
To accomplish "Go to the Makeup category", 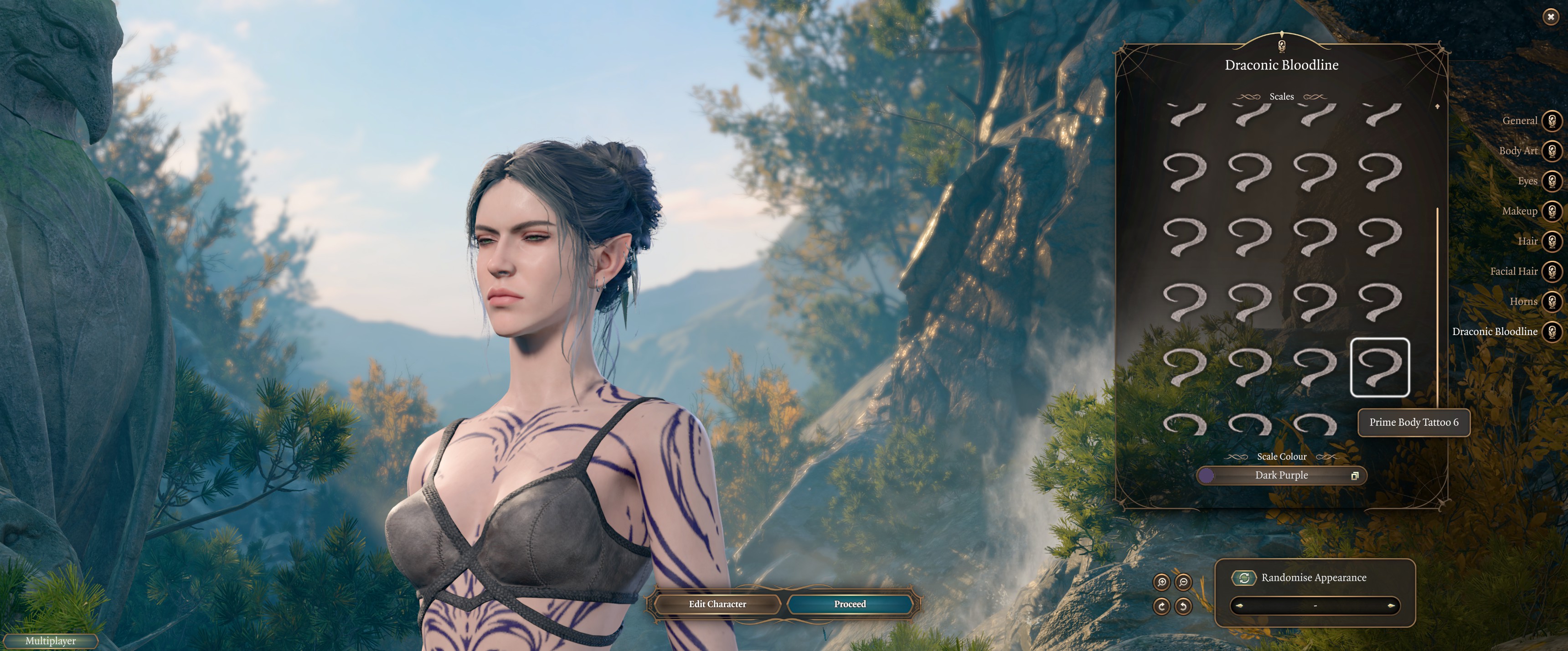I will coord(1552,211).
